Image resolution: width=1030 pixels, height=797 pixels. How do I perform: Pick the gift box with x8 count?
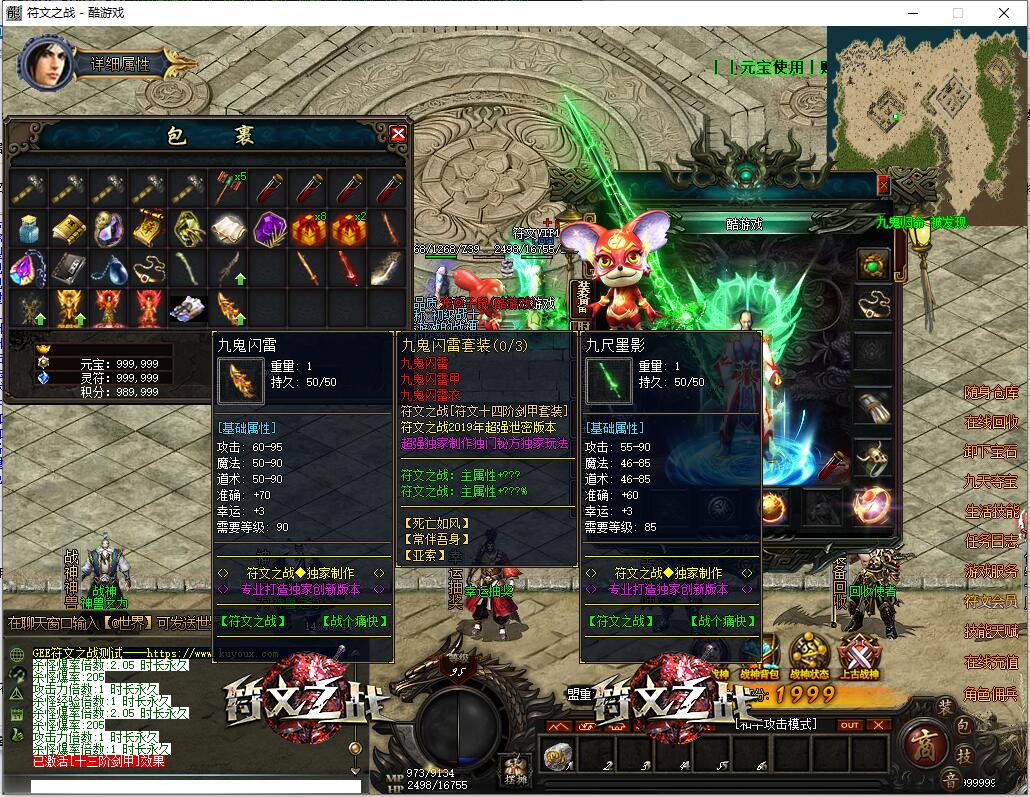click(x=309, y=228)
